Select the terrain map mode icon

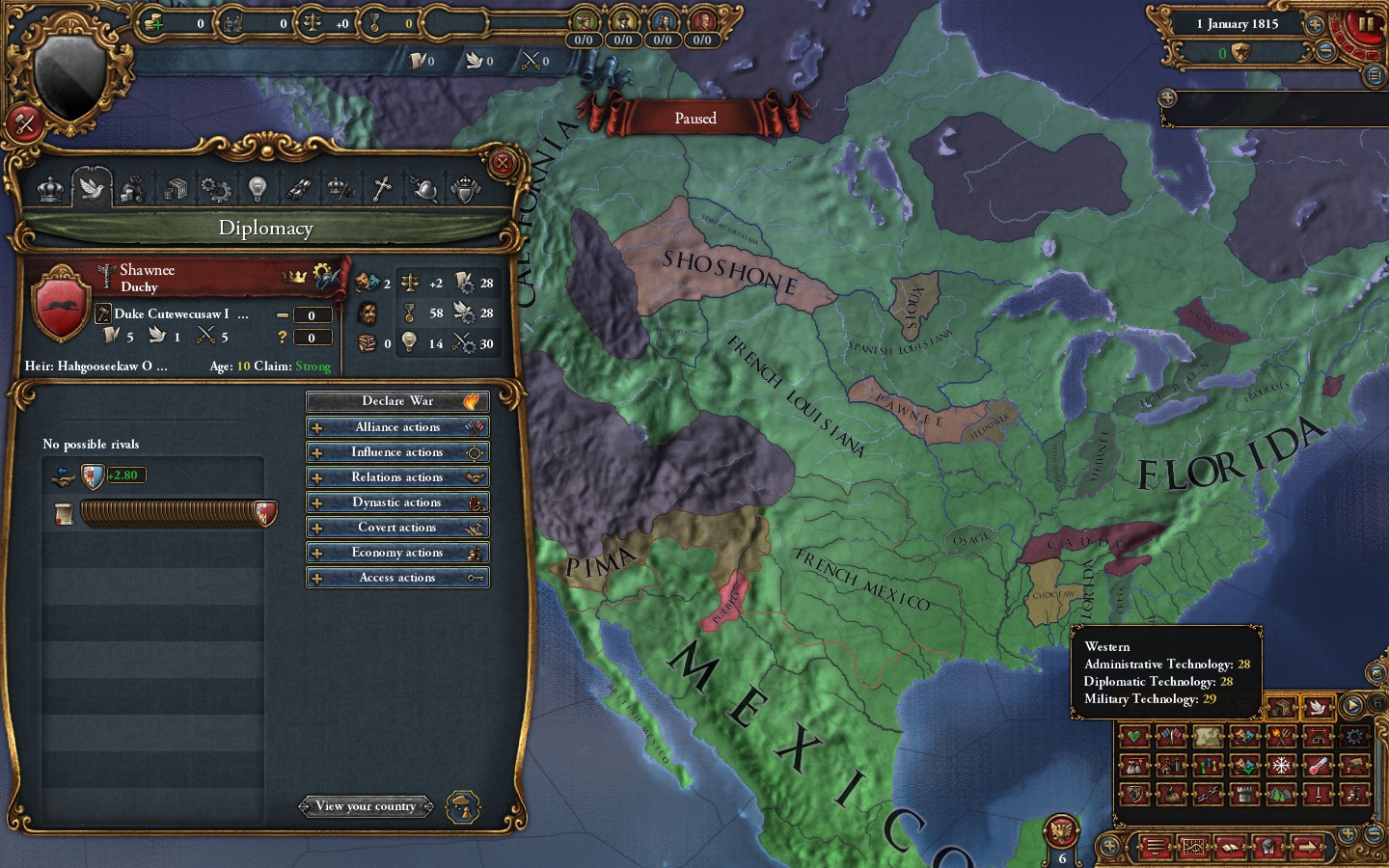(x=1281, y=795)
